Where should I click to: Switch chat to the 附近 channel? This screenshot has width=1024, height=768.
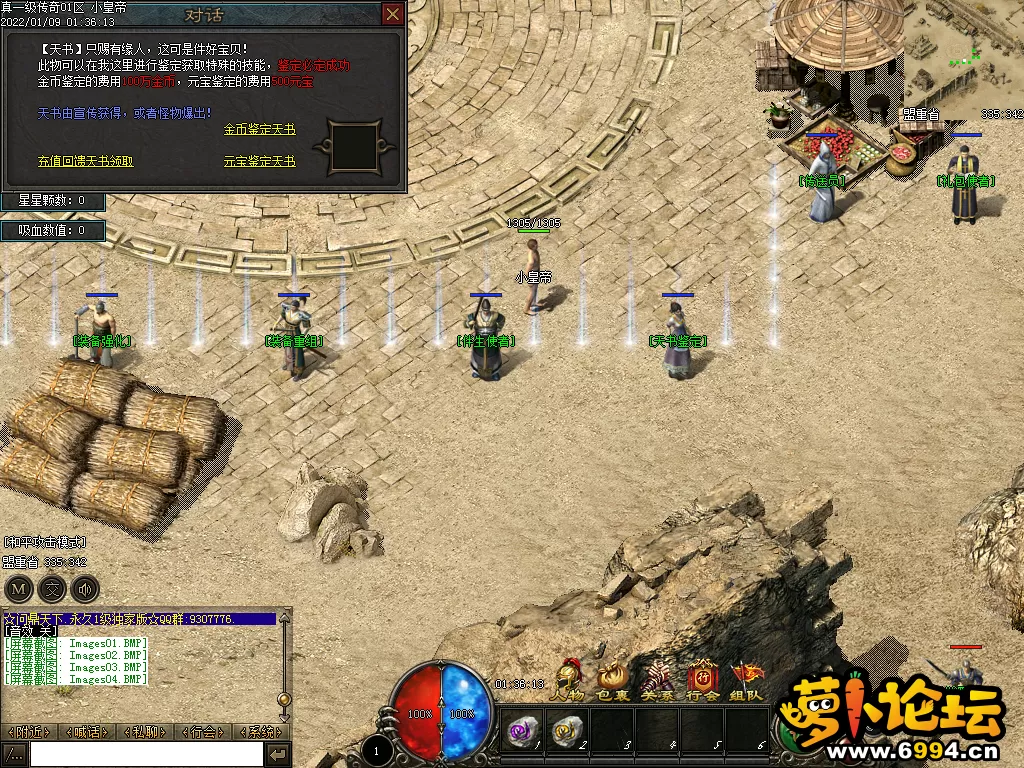29,732
